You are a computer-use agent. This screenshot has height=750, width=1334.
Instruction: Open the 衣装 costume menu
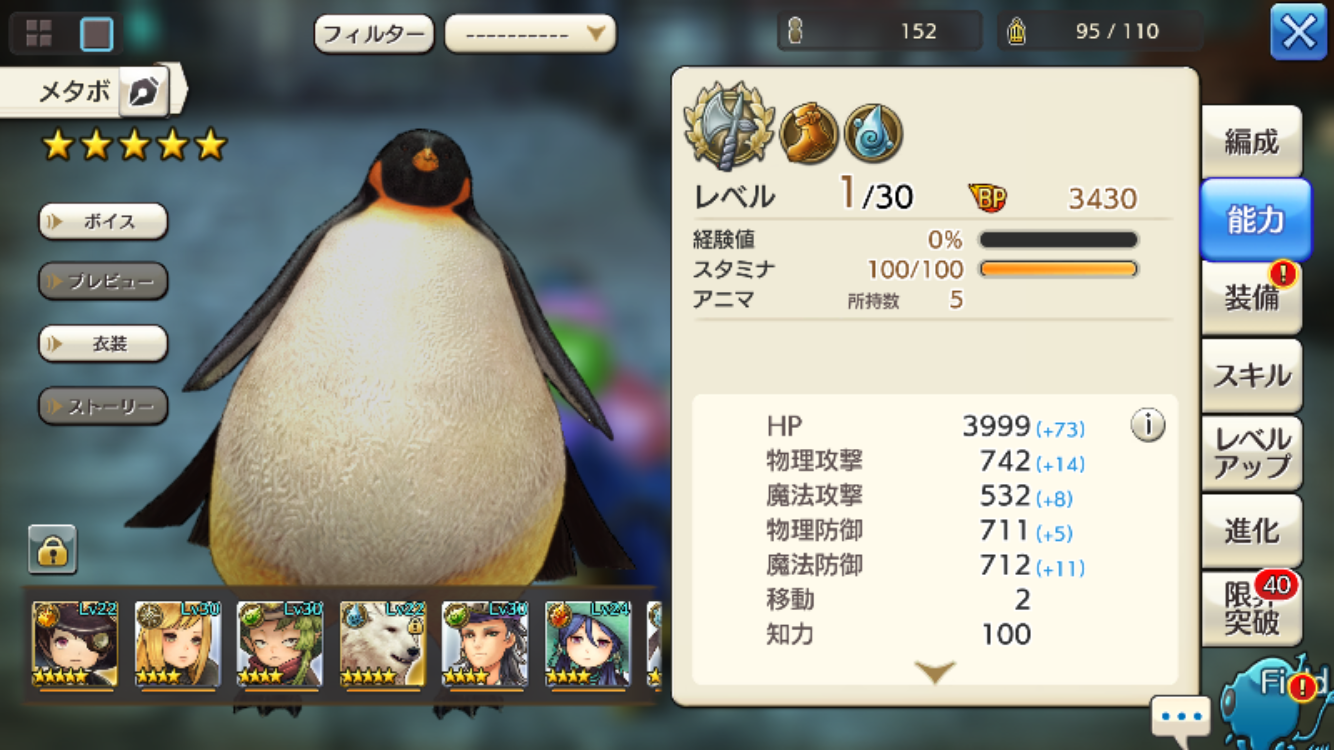pos(103,344)
